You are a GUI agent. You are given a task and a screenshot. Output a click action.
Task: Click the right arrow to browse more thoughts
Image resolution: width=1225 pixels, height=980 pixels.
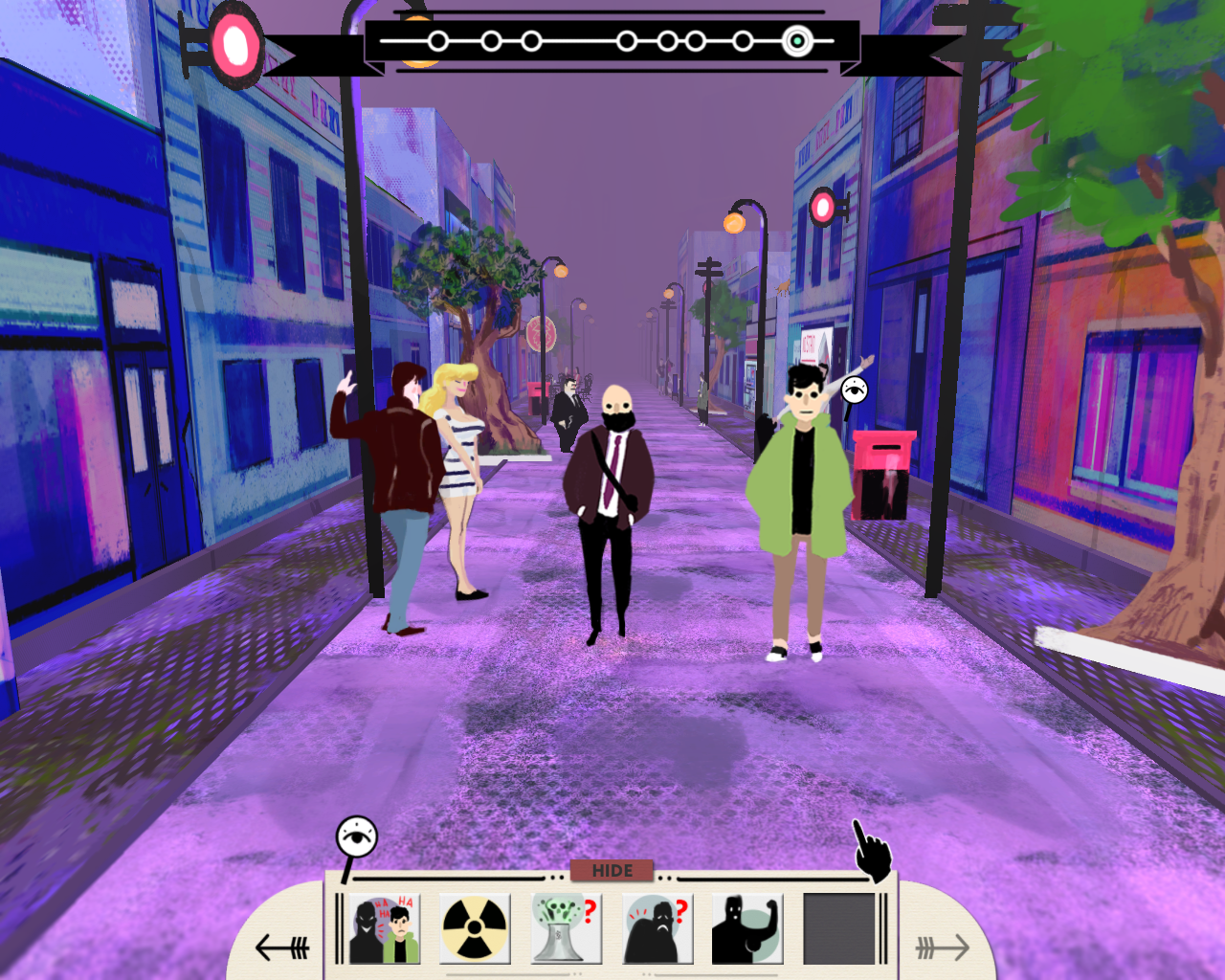click(943, 946)
